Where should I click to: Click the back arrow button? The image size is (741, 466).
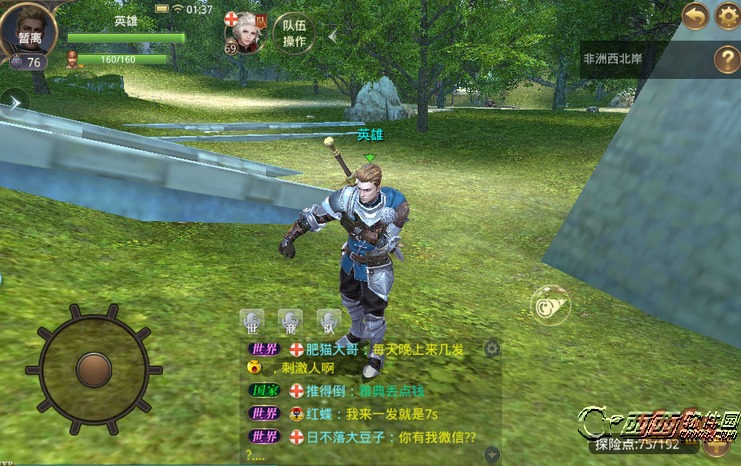point(695,16)
